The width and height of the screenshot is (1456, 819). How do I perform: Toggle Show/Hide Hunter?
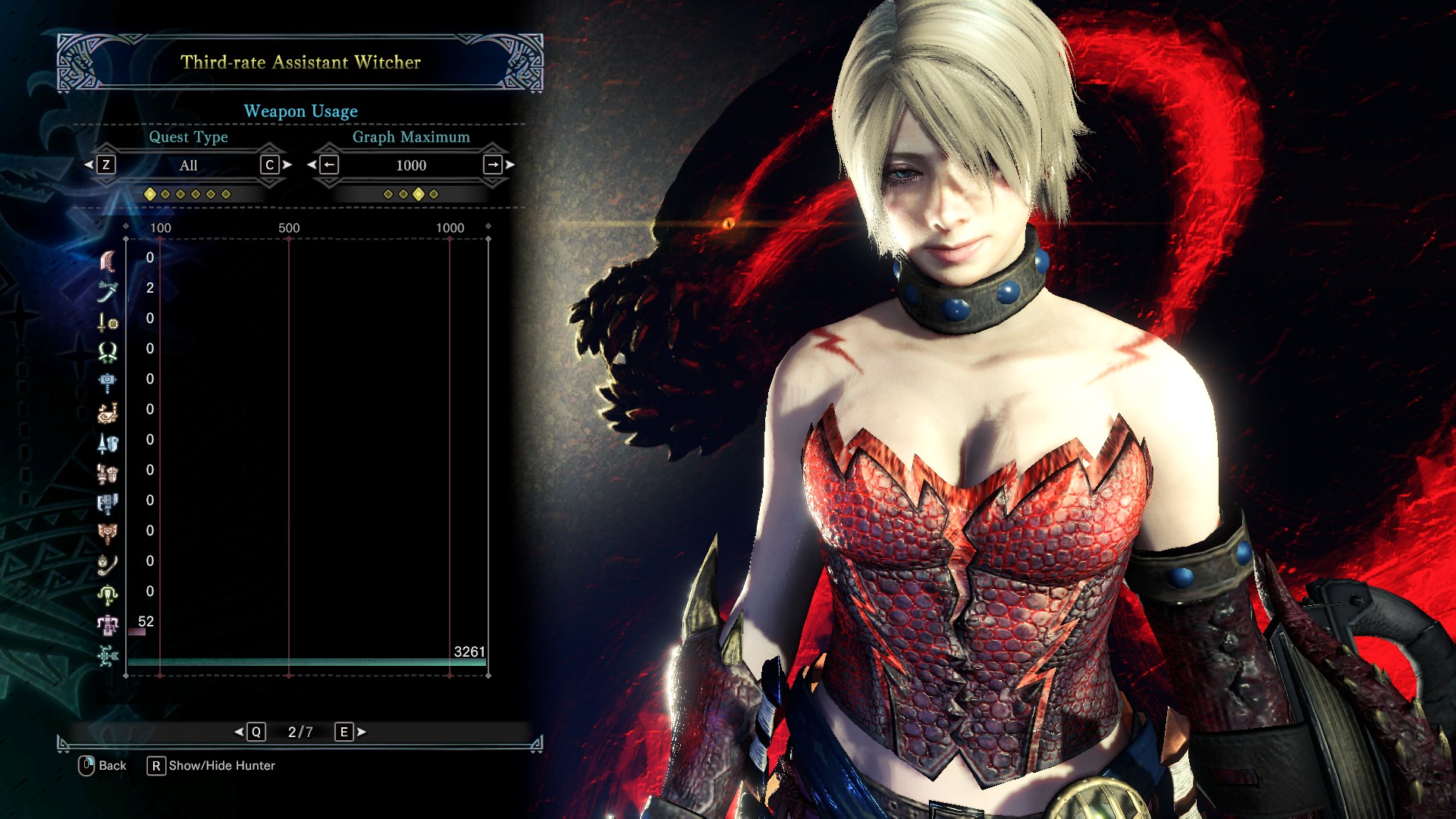click(212, 766)
